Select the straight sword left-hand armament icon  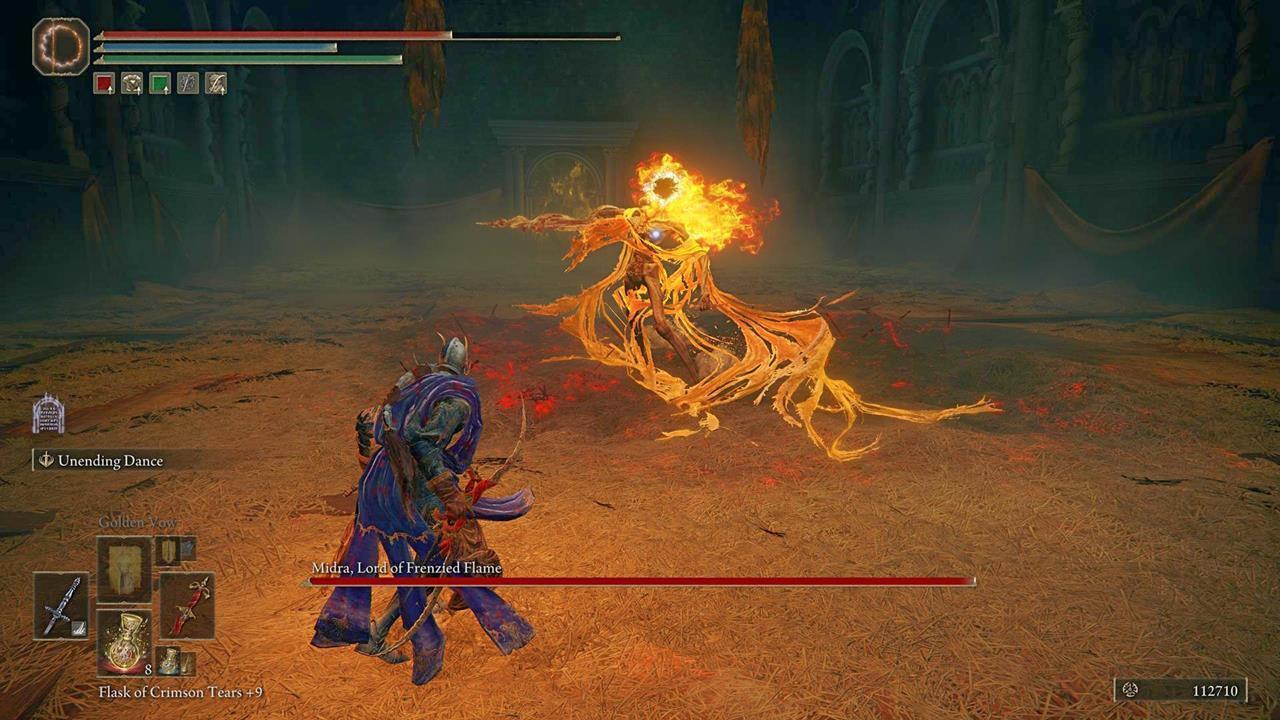tap(61, 607)
